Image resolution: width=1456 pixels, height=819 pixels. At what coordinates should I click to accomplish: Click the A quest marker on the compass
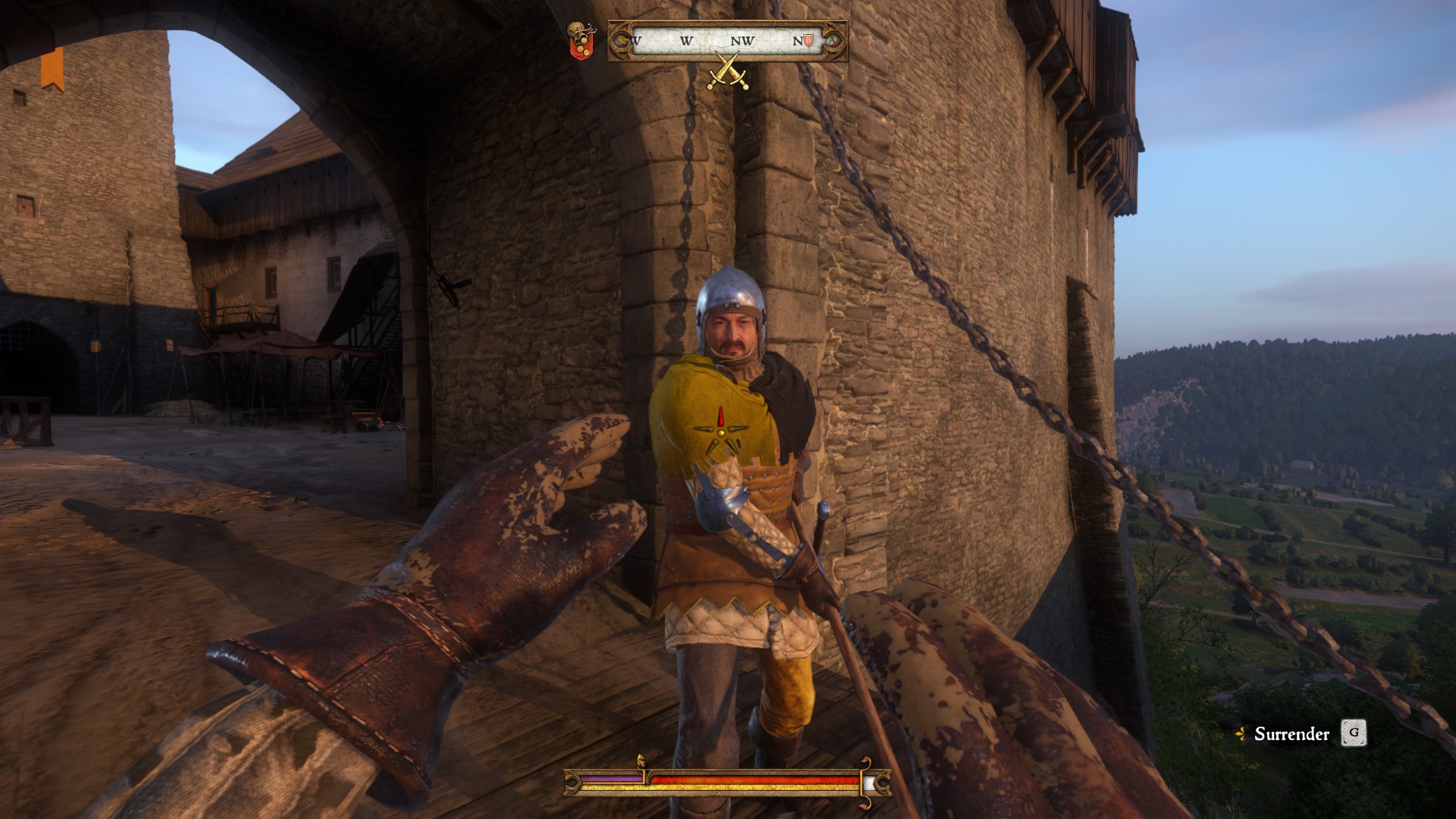832,40
